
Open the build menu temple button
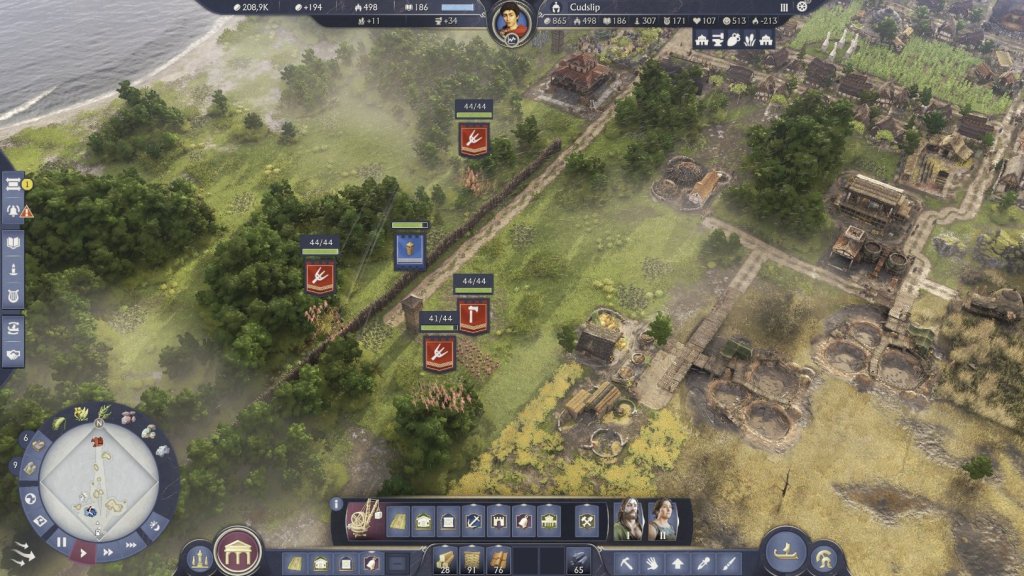click(238, 551)
